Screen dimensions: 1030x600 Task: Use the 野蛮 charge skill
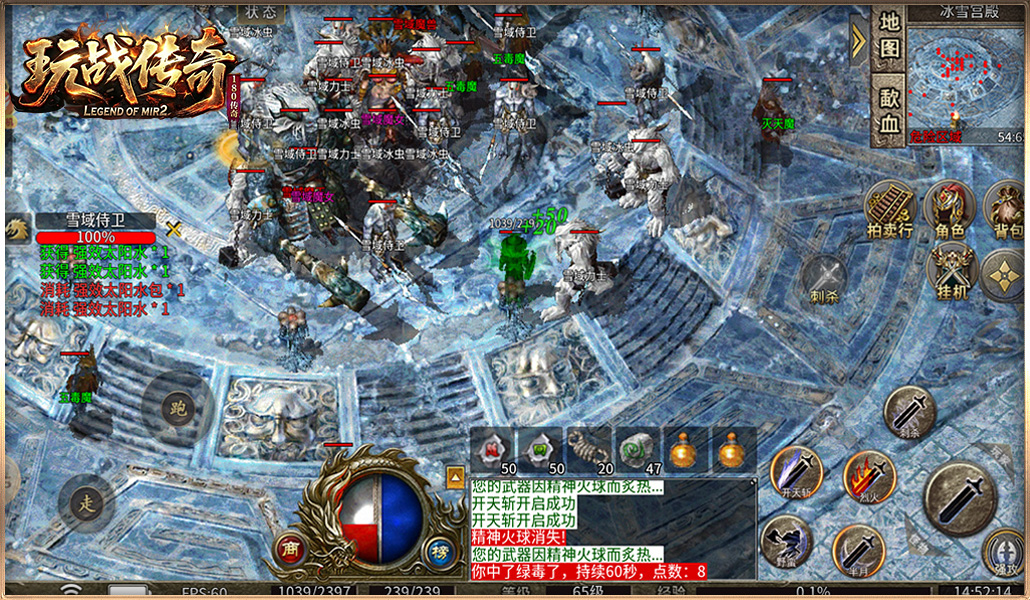pyautogui.click(x=786, y=541)
